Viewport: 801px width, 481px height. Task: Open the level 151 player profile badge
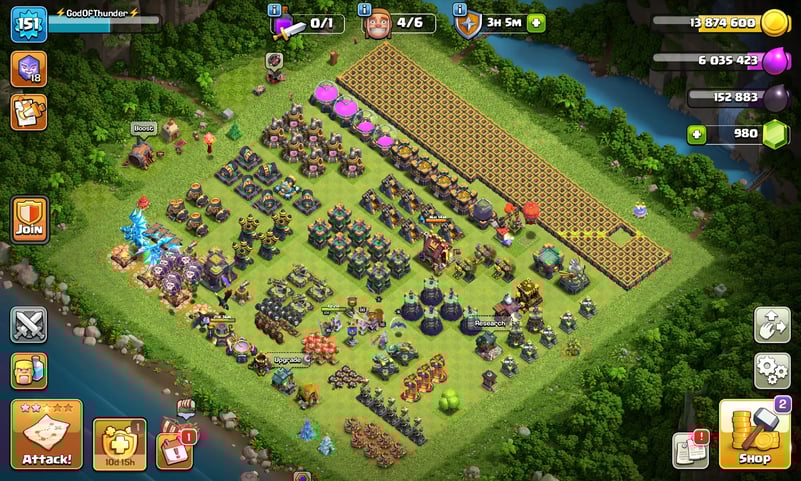28,24
